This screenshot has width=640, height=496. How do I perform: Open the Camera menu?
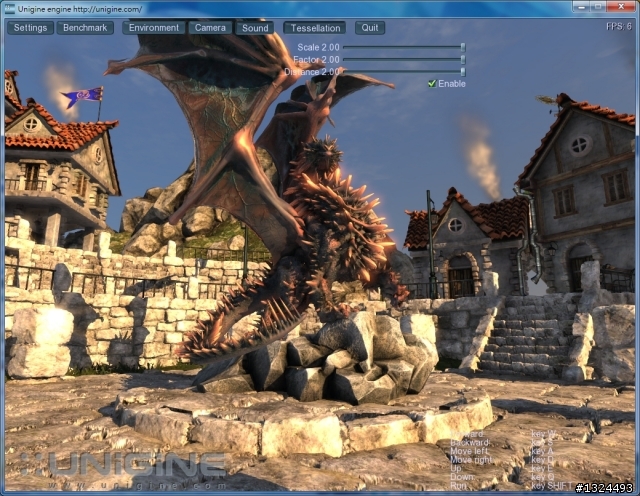tap(210, 28)
